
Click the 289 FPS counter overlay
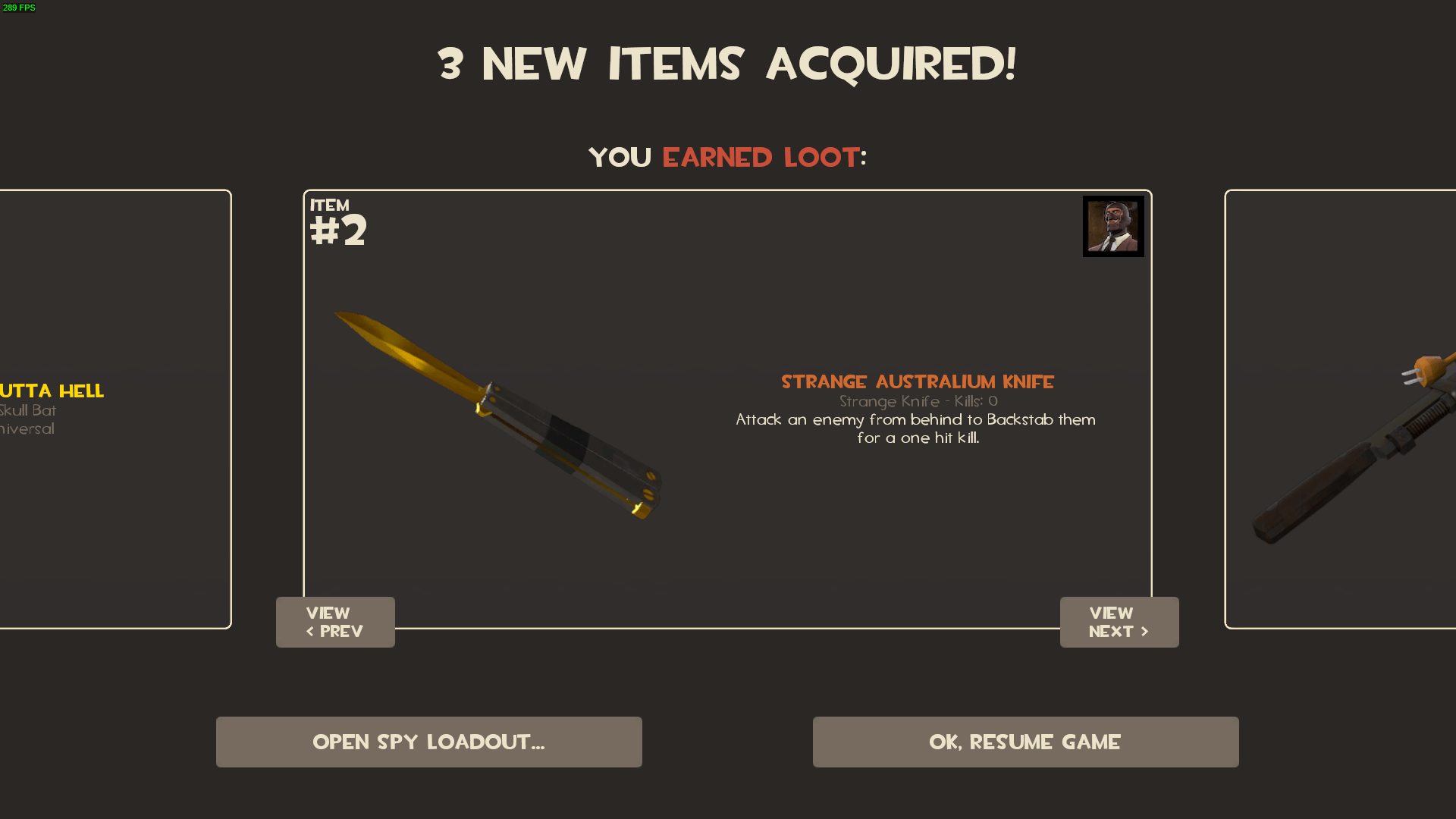coord(19,8)
